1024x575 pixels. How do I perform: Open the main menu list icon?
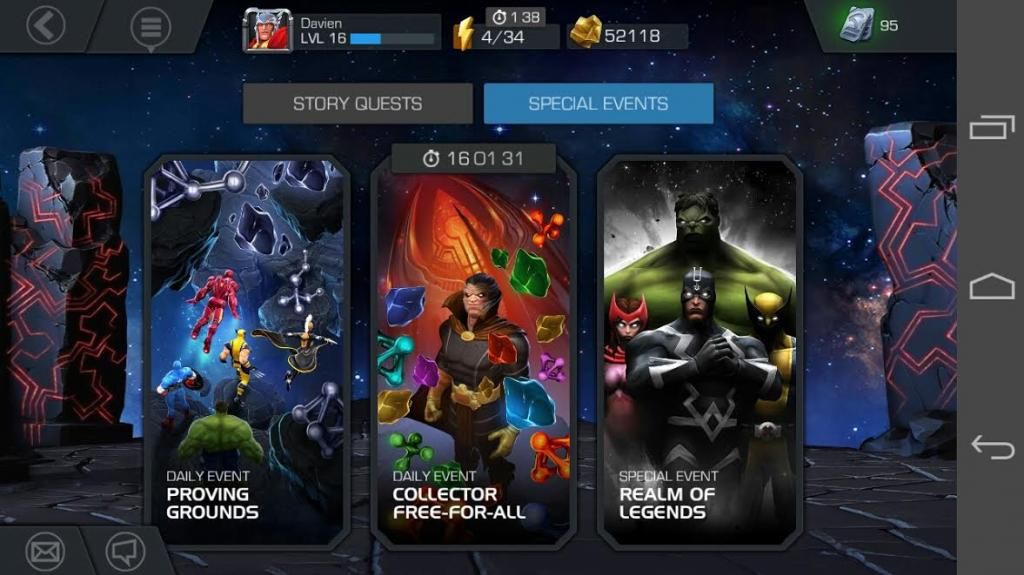point(150,27)
